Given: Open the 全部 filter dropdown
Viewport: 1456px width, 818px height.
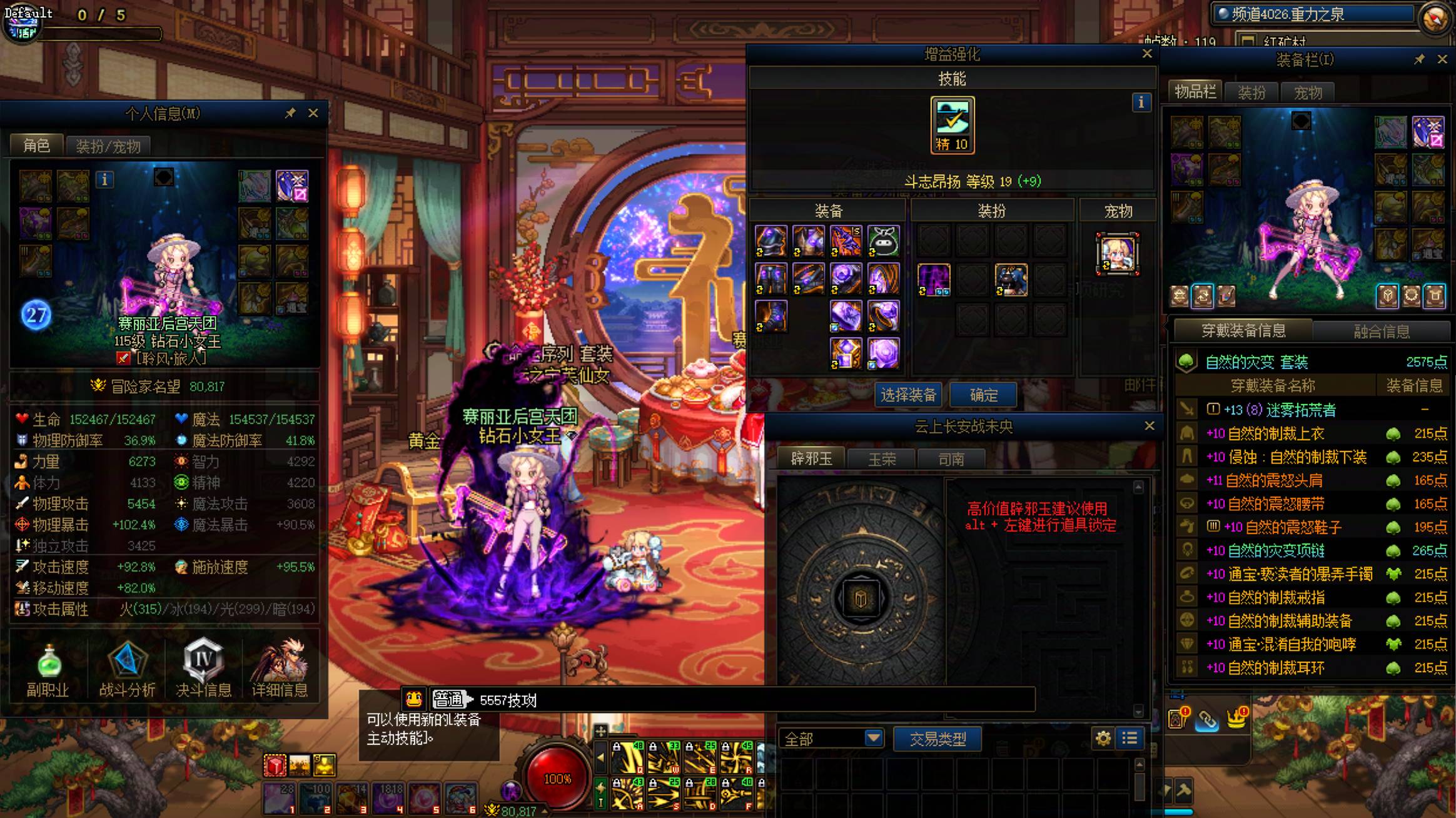Looking at the screenshot, I should pyautogui.click(x=830, y=739).
